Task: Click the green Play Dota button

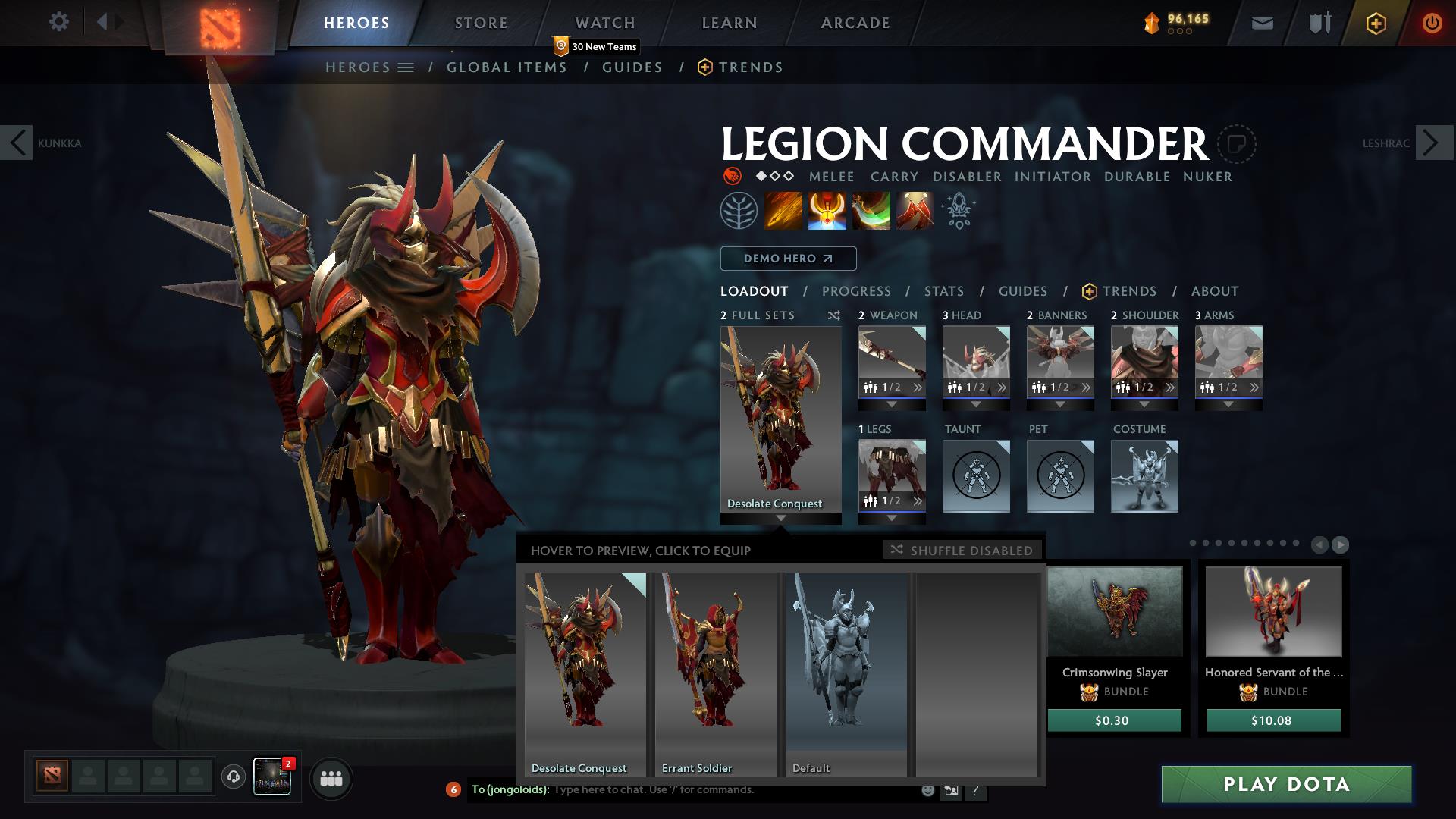Action: point(1286,784)
